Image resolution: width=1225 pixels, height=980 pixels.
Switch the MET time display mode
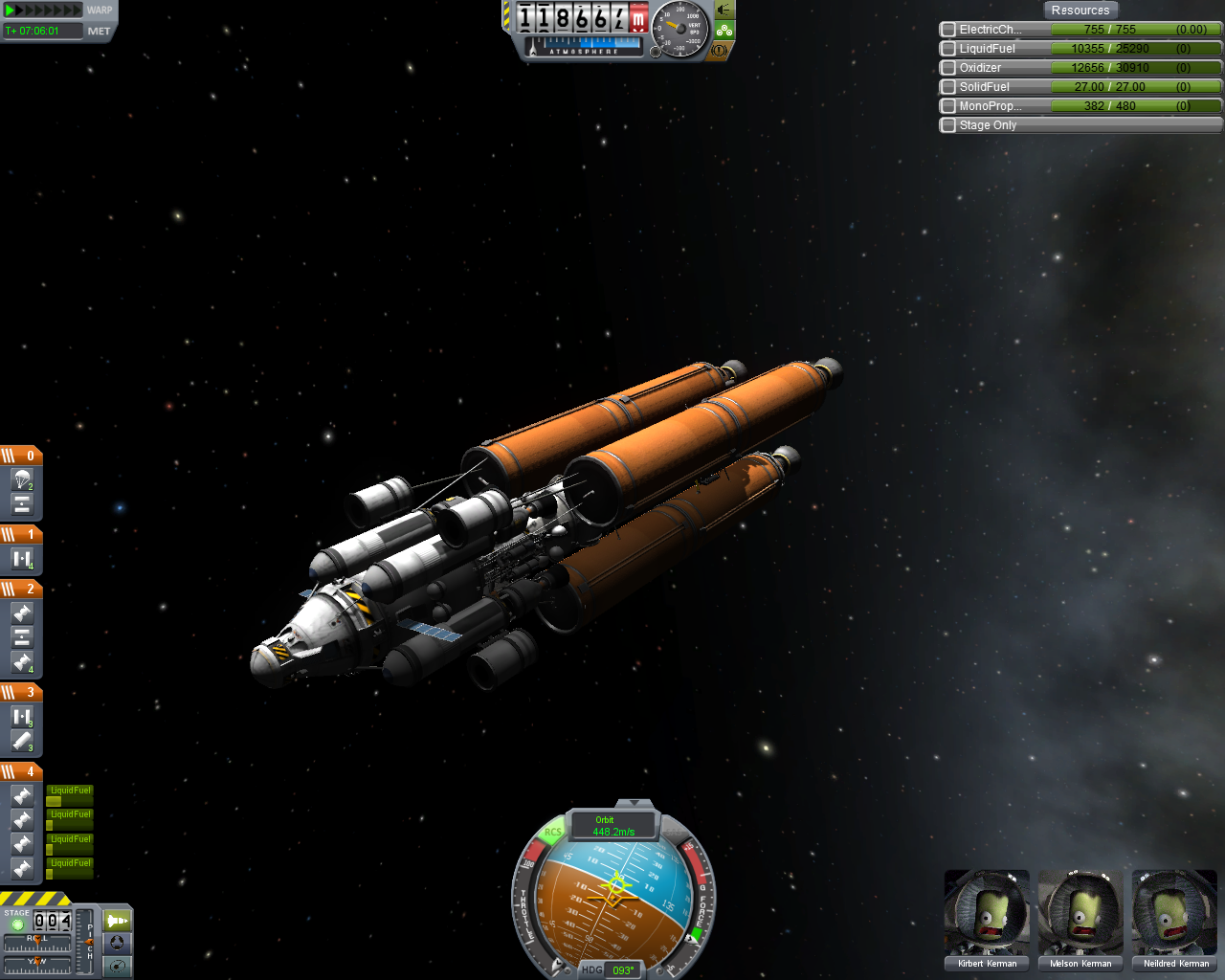click(x=99, y=31)
